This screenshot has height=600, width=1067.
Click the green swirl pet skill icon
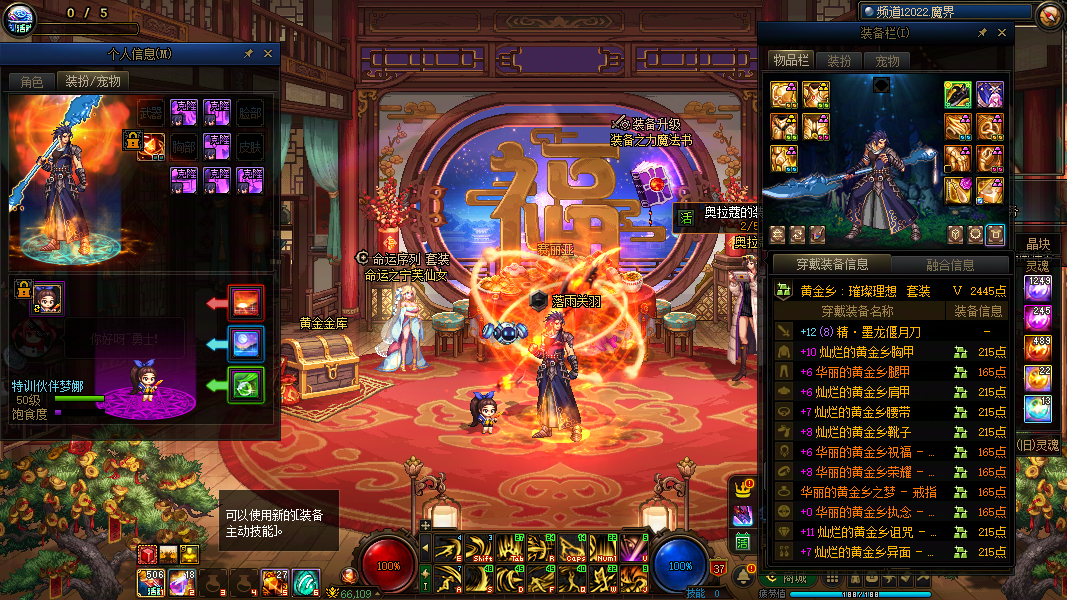pyautogui.click(x=245, y=385)
